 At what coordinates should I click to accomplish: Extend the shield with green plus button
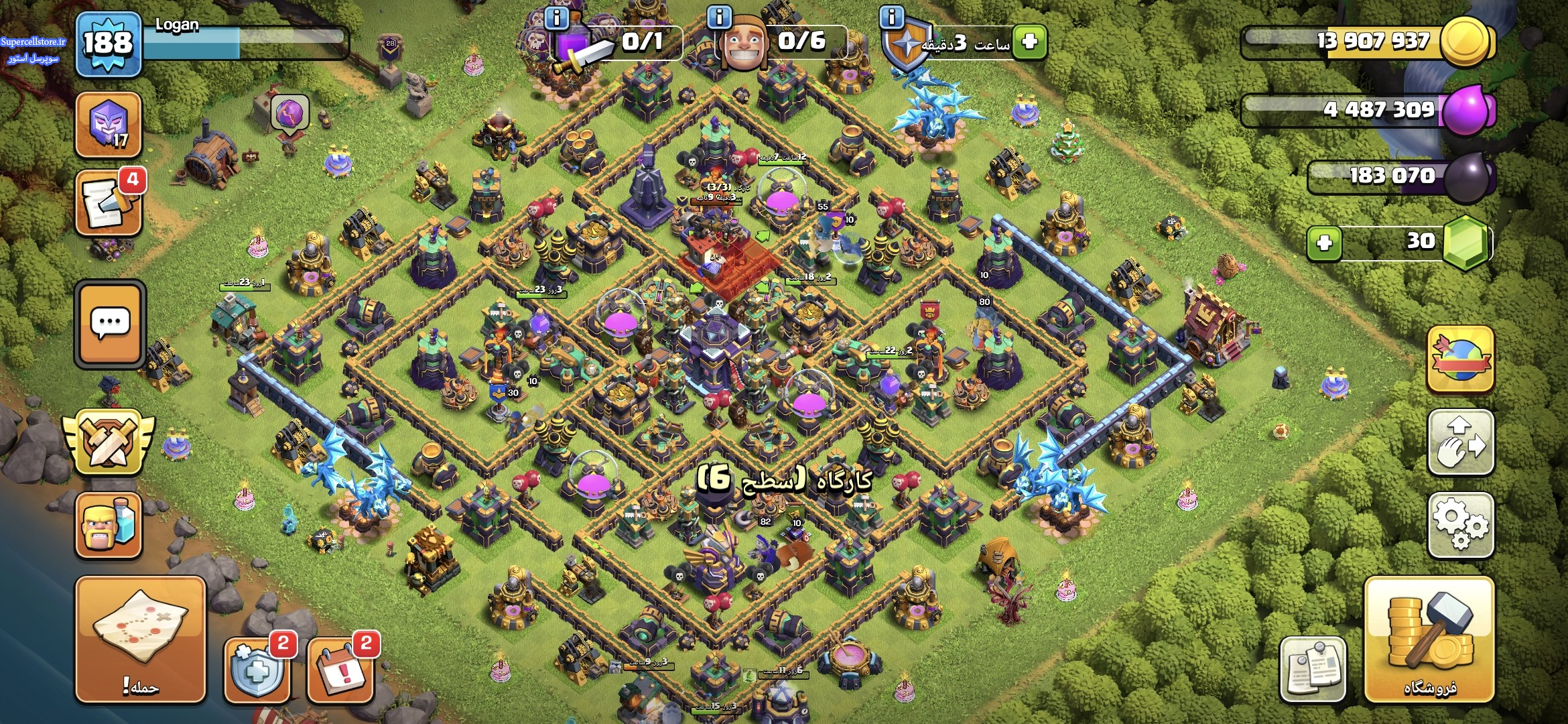1029,42
